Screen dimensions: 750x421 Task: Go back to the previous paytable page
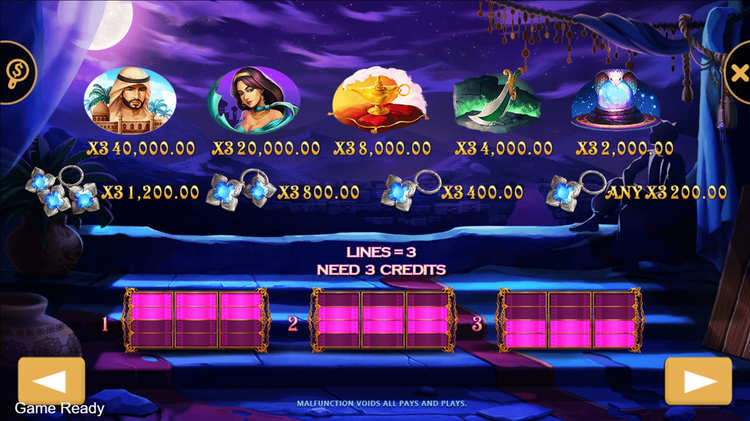(51, 380)
